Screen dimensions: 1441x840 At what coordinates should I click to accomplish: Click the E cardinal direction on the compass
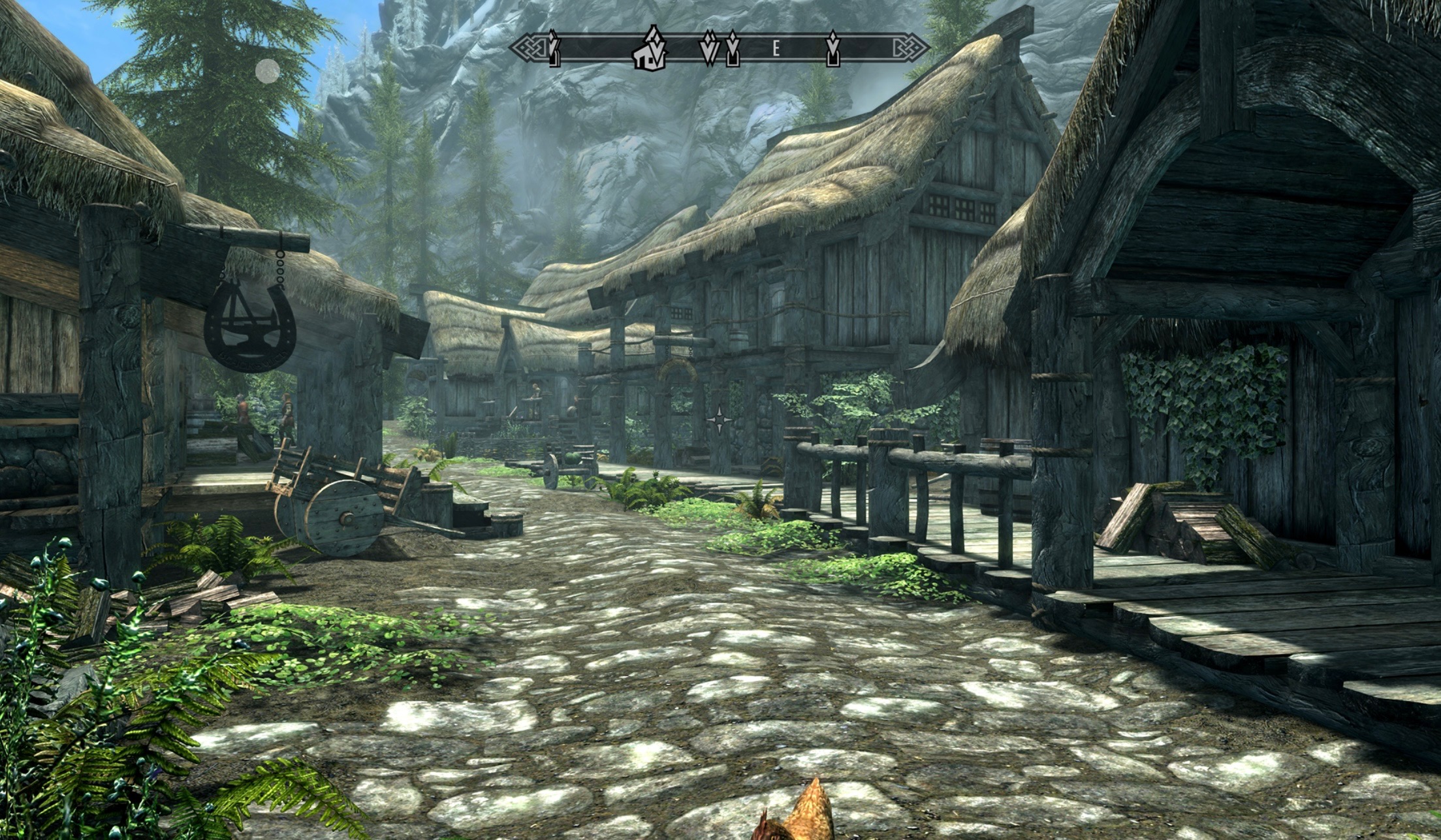[776, 48]
